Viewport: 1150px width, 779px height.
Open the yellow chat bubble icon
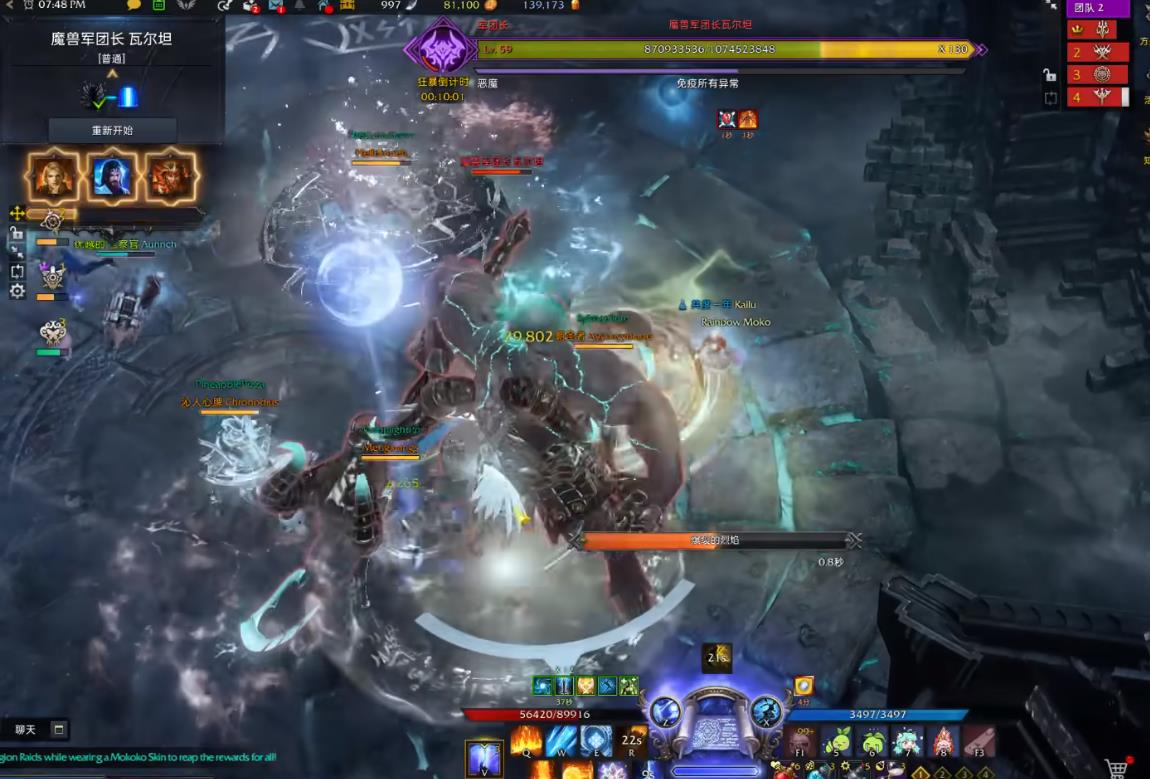[134, 5]
